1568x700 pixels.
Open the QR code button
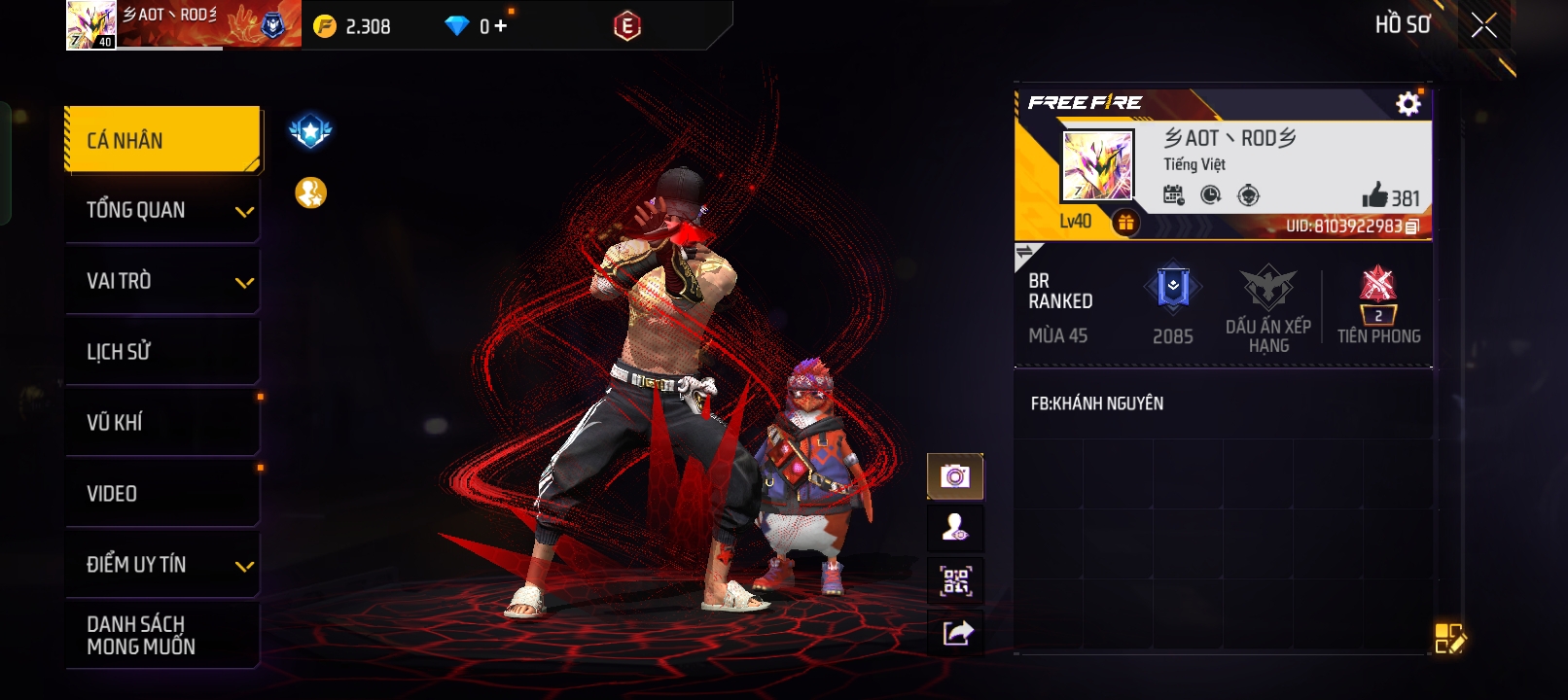(x=955, y=581)
